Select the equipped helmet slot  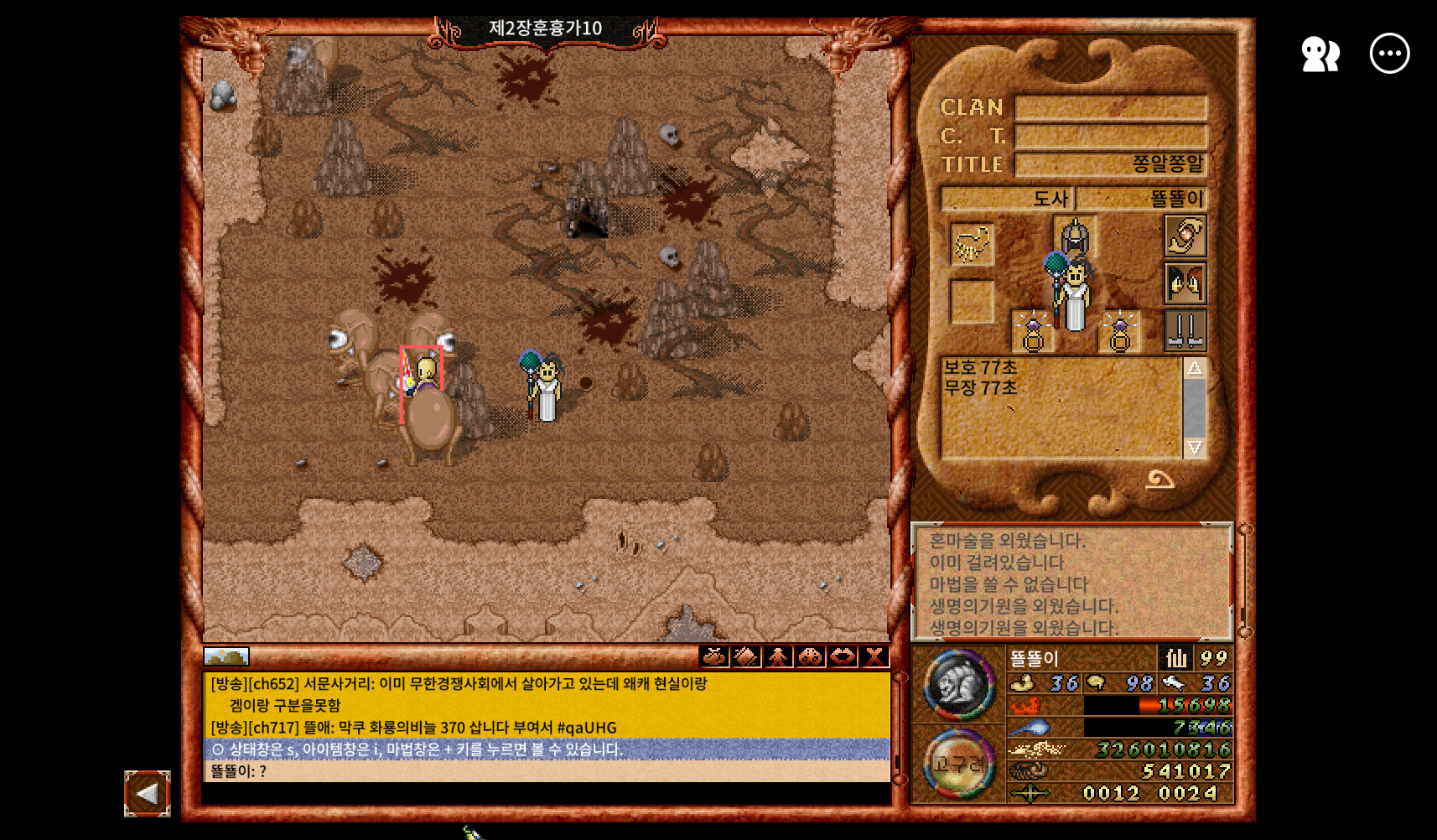pos(1075,236)
